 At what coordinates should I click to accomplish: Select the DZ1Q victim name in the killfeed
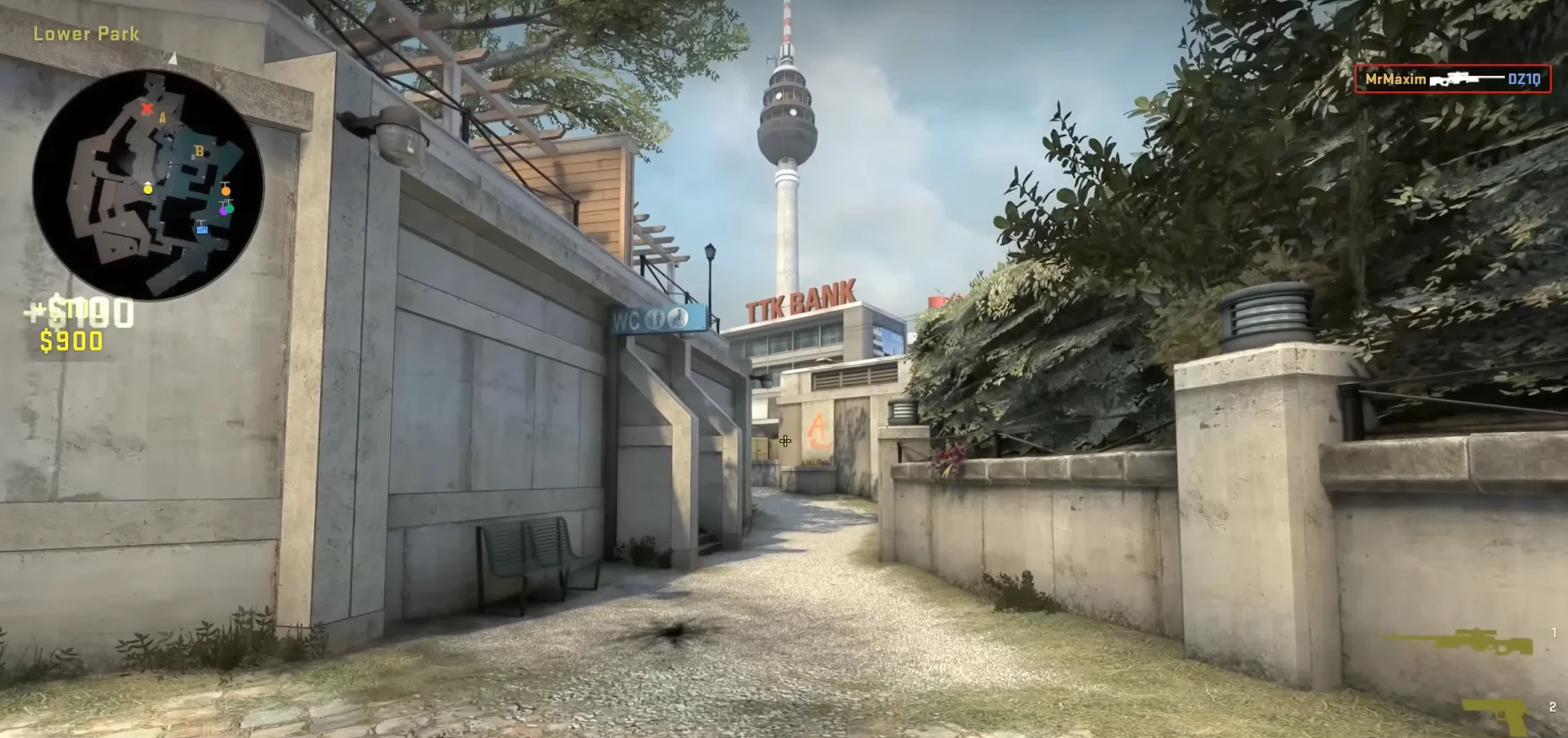coord(1523,80)
